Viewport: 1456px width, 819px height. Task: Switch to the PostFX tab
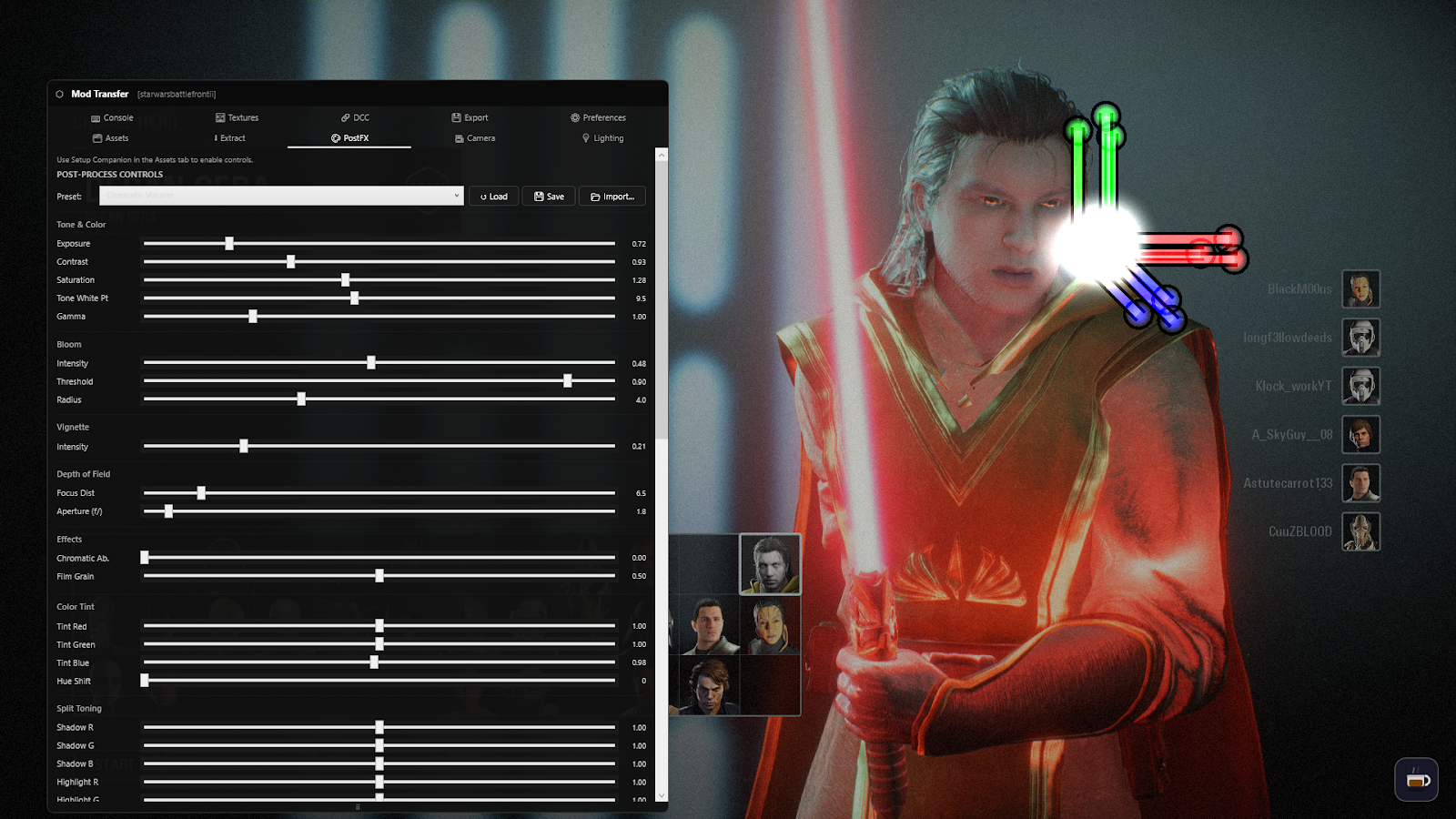pos(349,137)
